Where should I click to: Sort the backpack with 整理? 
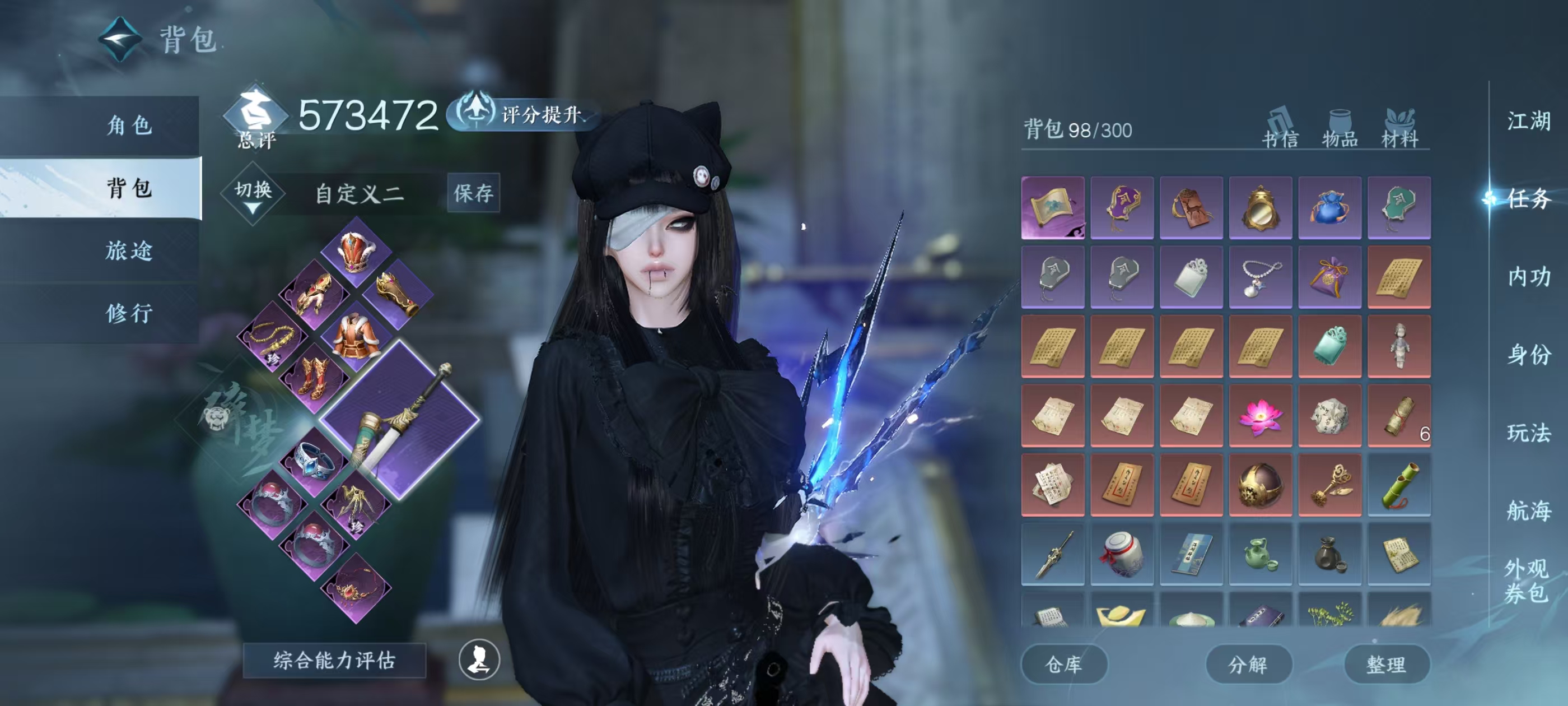[1386, 664]
